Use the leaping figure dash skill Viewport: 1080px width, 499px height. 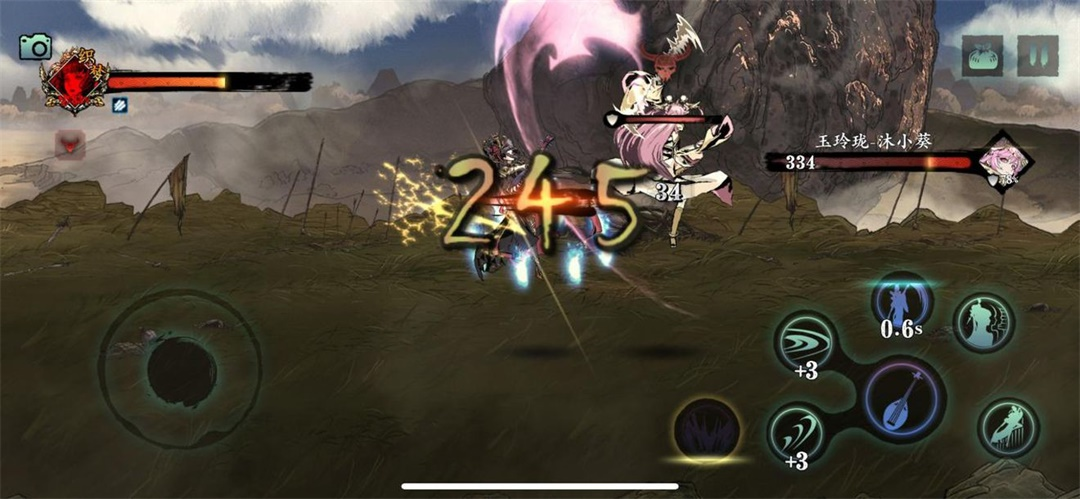tap(1008, 428)
